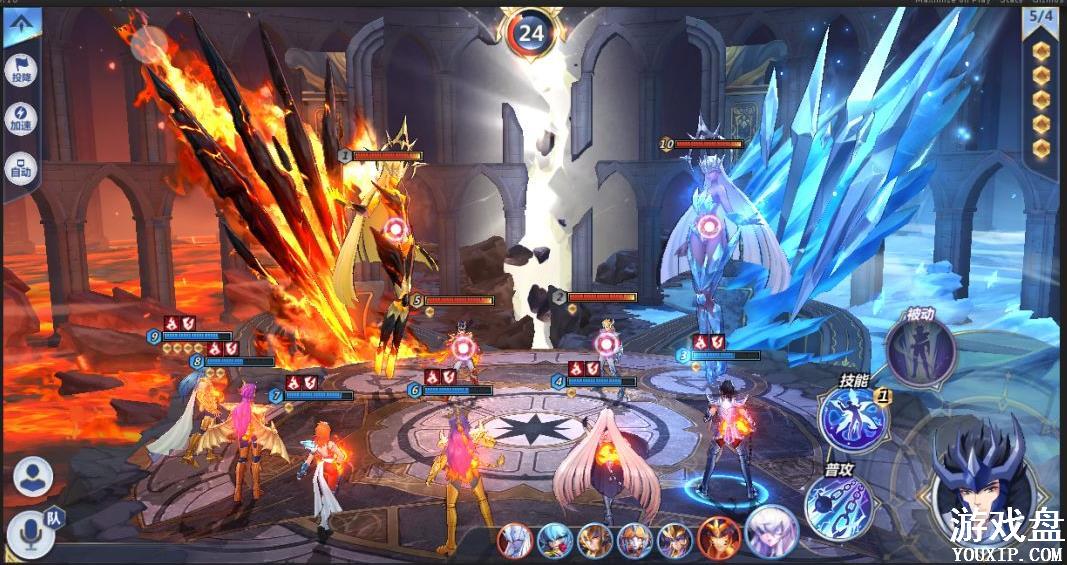
Task: Select the white-haired portrait at the turn bar's right end
Action: (x=771, y=531)
